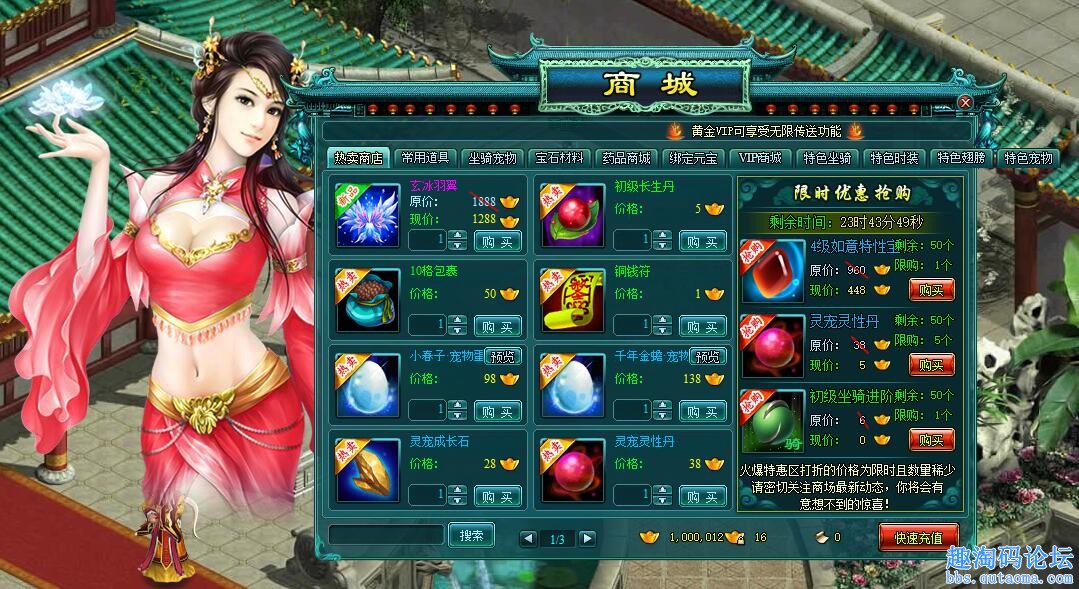Go to the next shop page
Image resolution: width=1079 pixels, height=589 pixels.
tap(587, 539)
